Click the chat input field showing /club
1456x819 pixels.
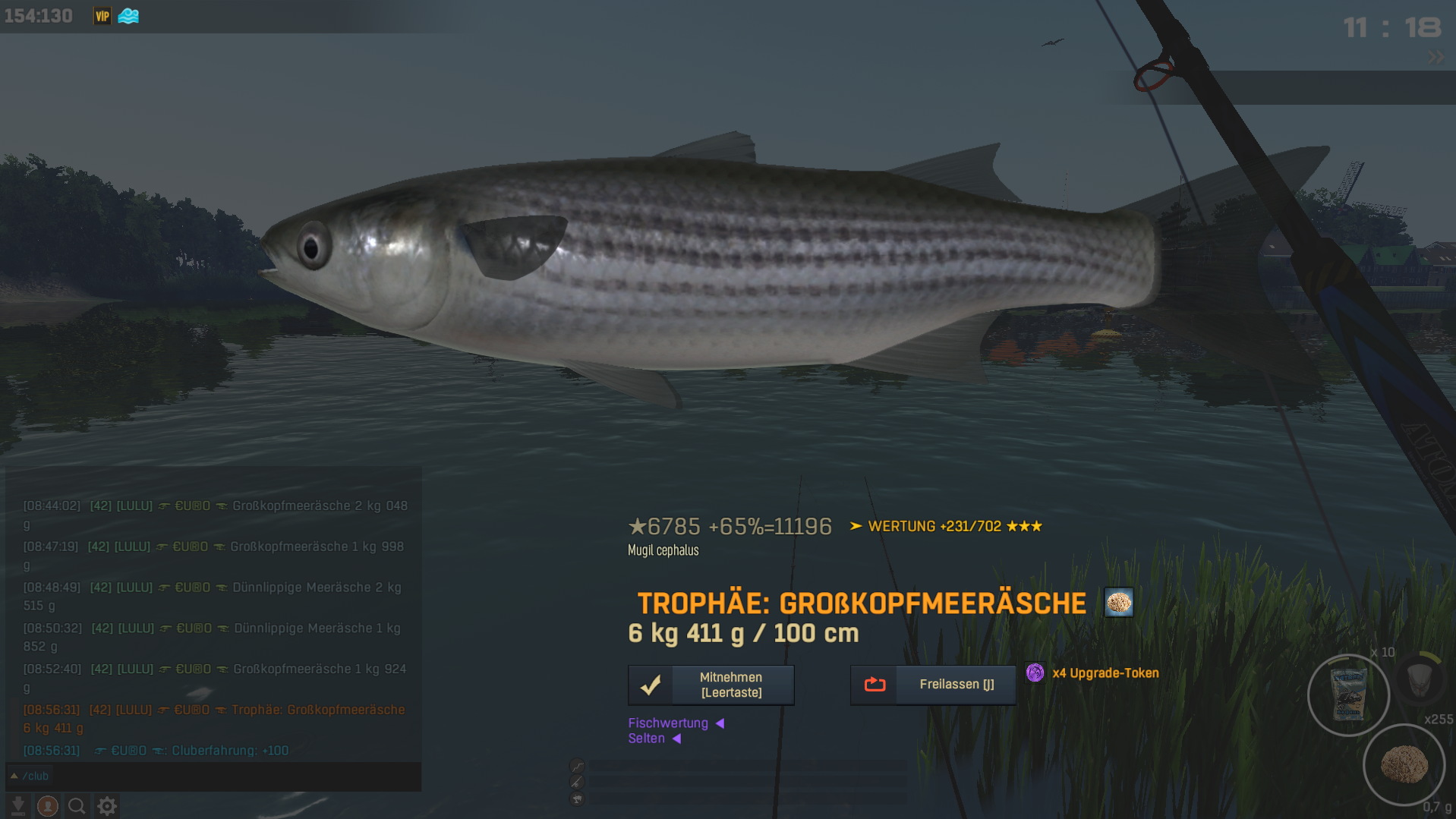pyautogui.click(x=213, y=776)
